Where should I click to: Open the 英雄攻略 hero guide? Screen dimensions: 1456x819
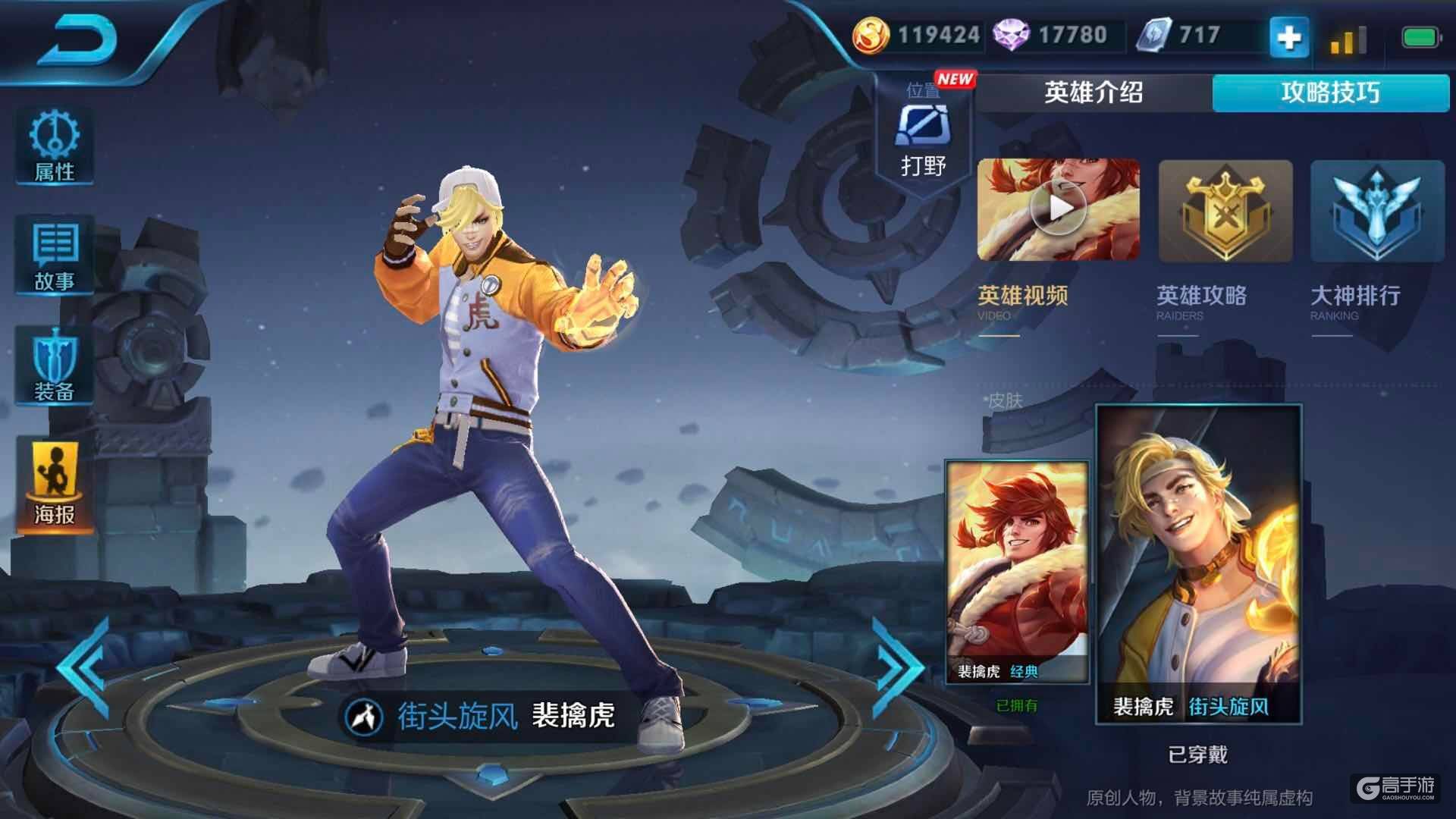(x=1225, y=212)
